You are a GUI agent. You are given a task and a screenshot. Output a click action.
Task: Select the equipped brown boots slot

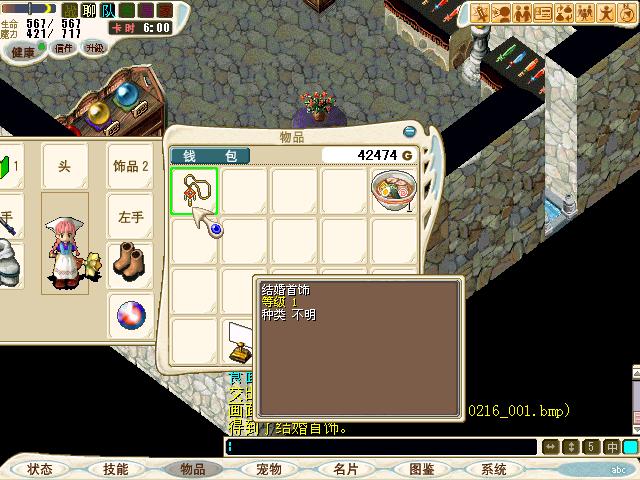tap(131, 264)
